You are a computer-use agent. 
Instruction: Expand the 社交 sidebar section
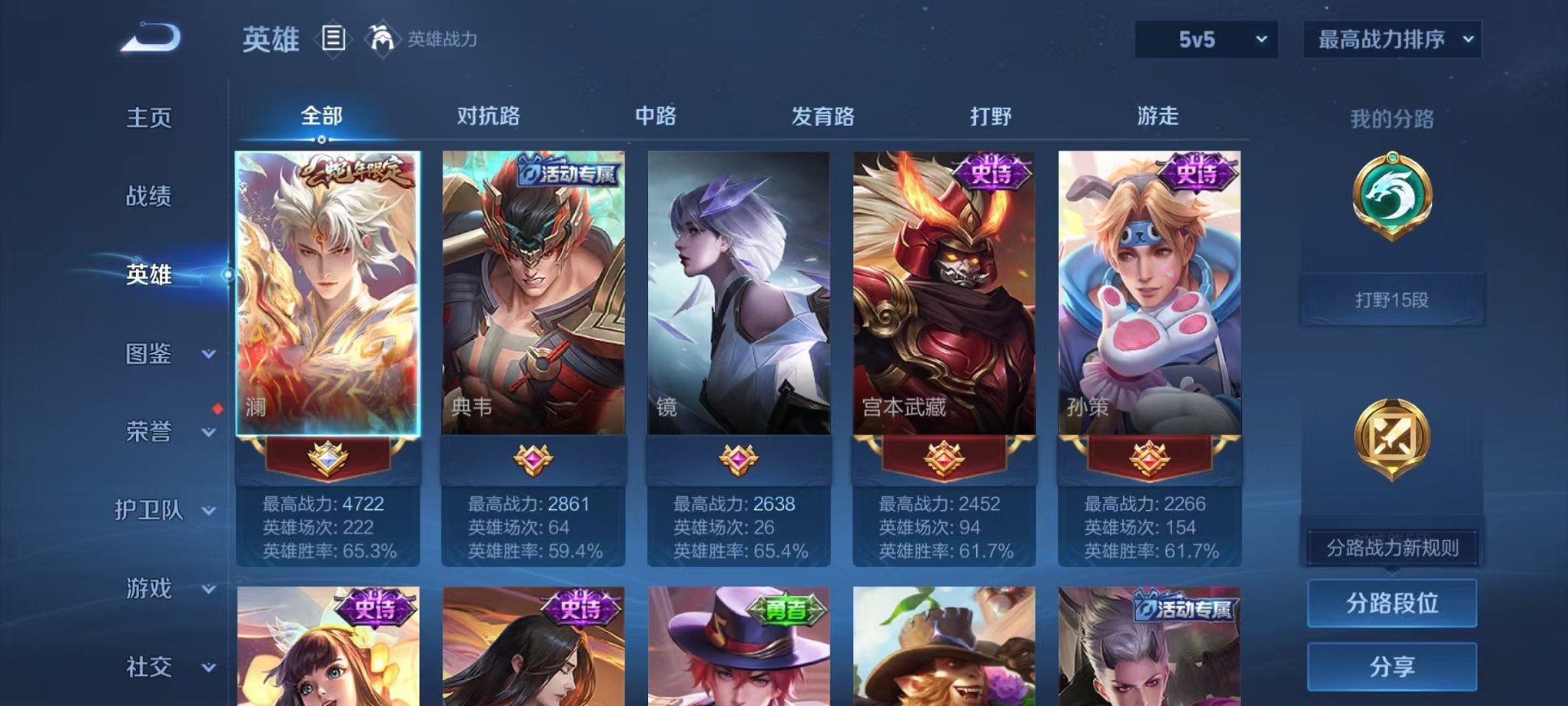150,666
